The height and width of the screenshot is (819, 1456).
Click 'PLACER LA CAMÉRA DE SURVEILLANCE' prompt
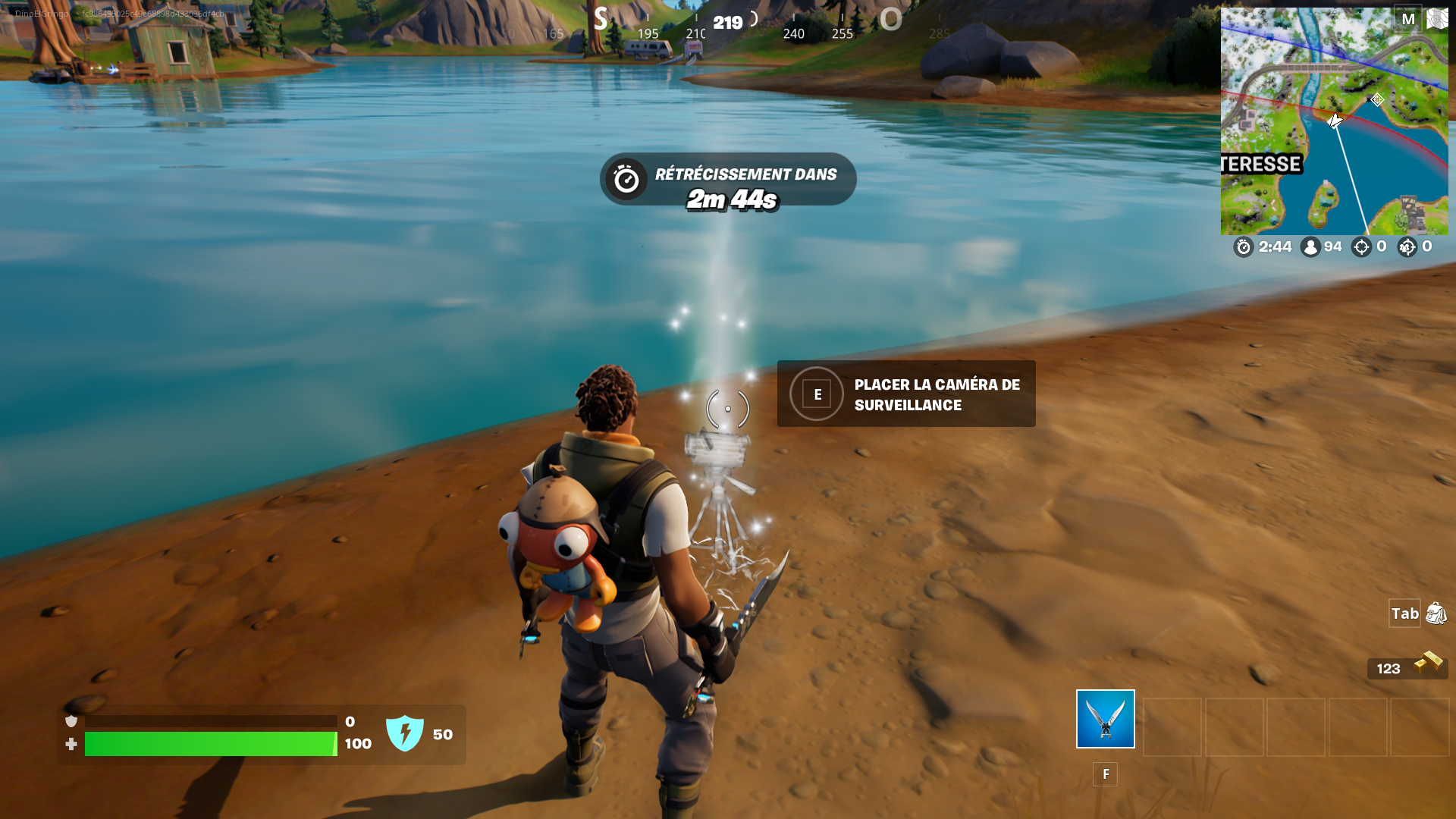point(906,394)
